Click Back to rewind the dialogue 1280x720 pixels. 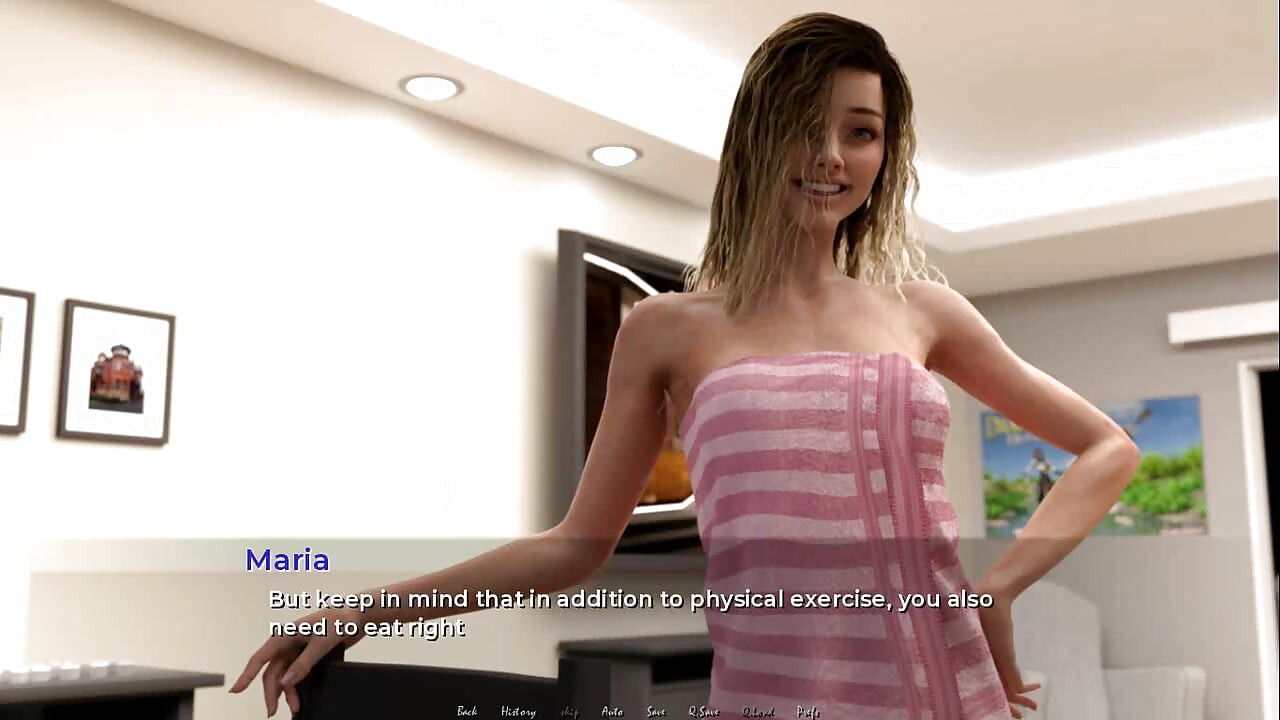pyautogui.click(x=467, y=711)
